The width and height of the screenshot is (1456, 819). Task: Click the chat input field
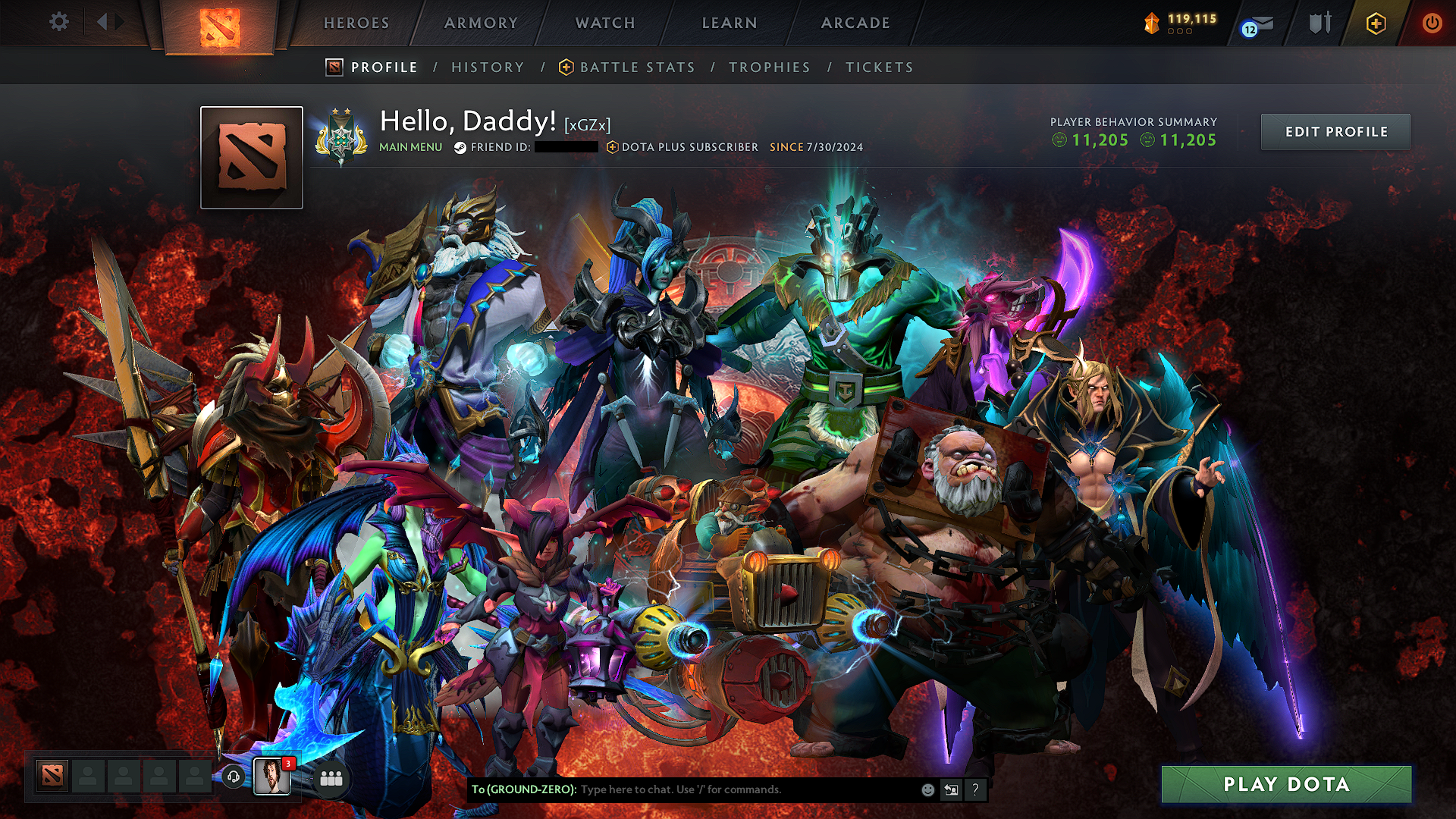pyautogui.click(x=720, y=789)
